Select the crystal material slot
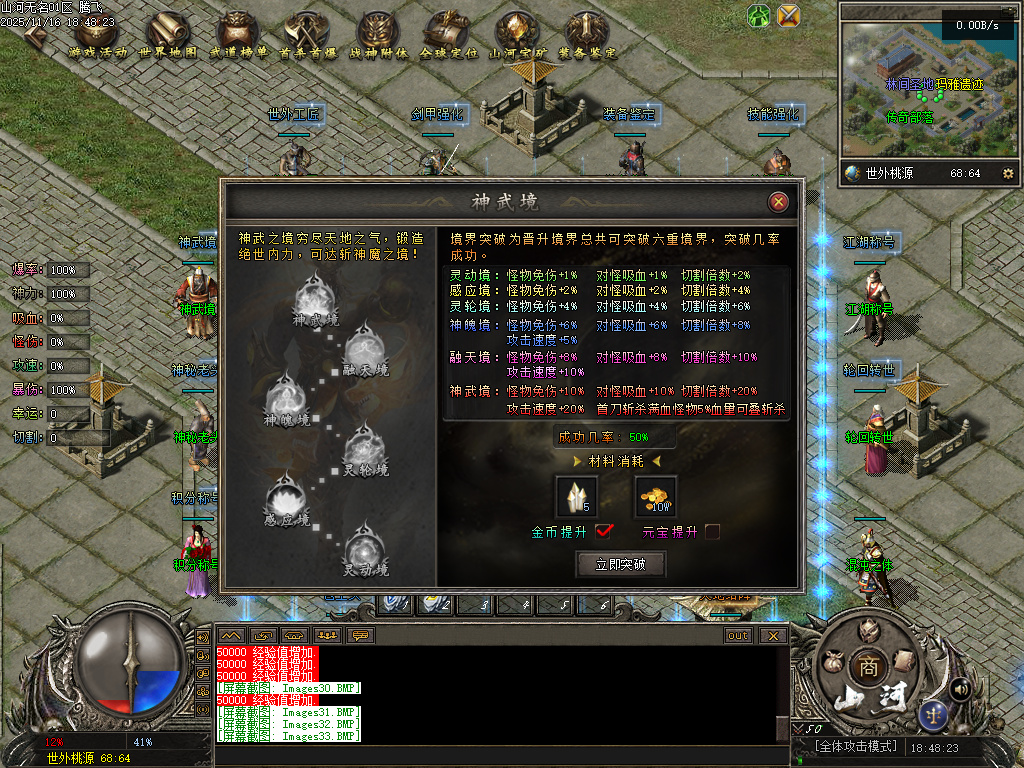Screen dimensions: 1024x768 [x=575, y=496]
